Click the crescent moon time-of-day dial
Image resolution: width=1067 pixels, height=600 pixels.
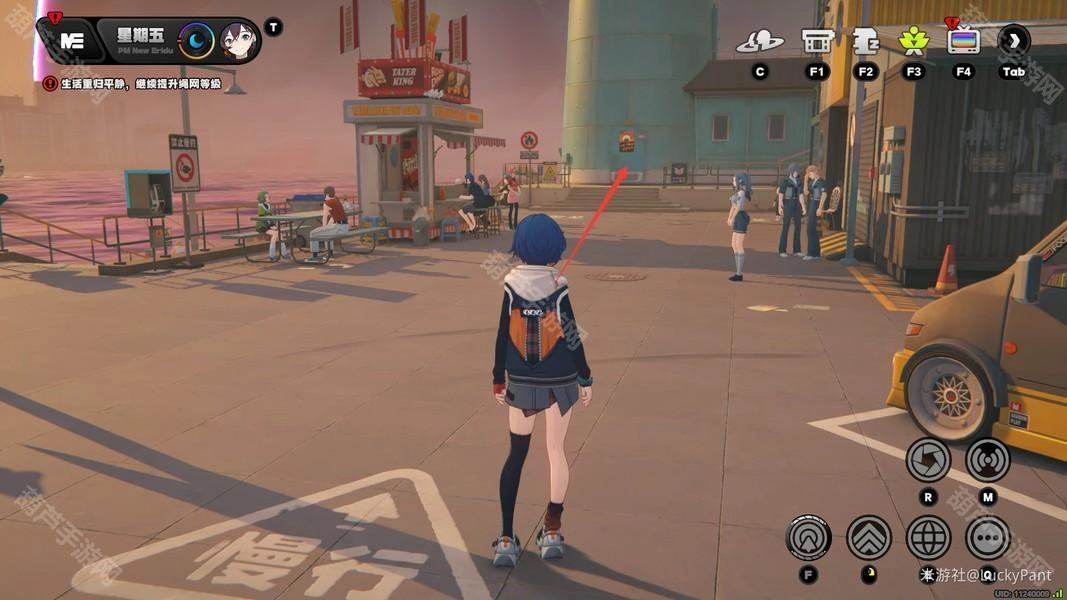[197, 40]
